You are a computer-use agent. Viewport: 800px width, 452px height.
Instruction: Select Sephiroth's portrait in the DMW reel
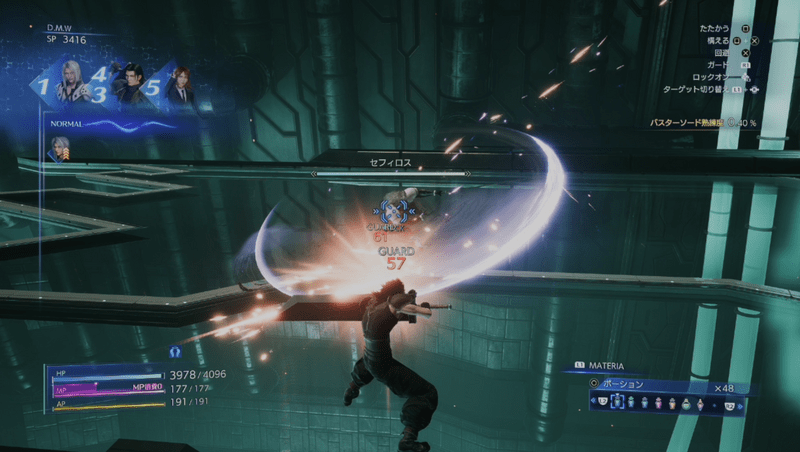coord(73,83)
